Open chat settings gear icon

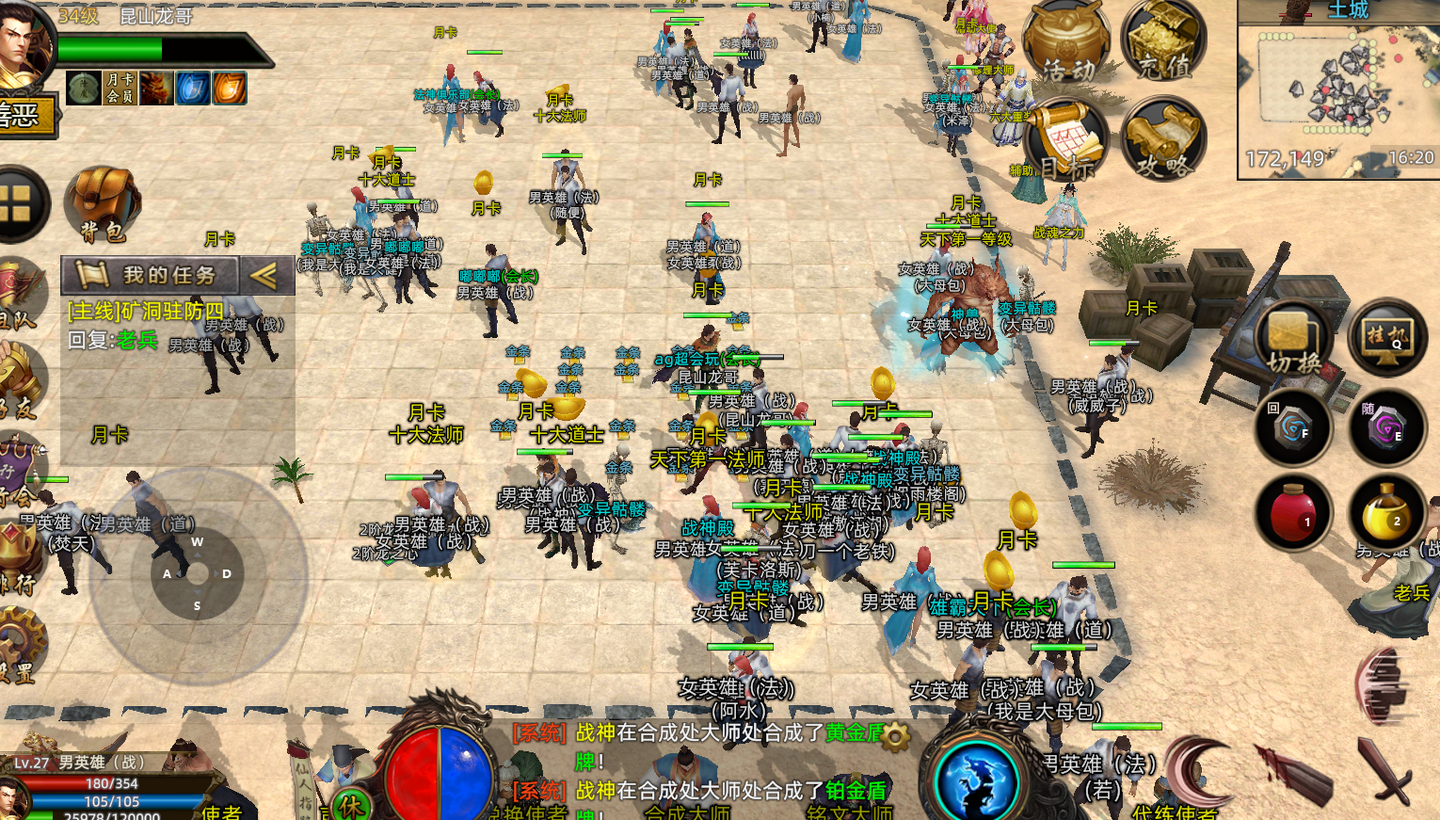coord(895,738)
